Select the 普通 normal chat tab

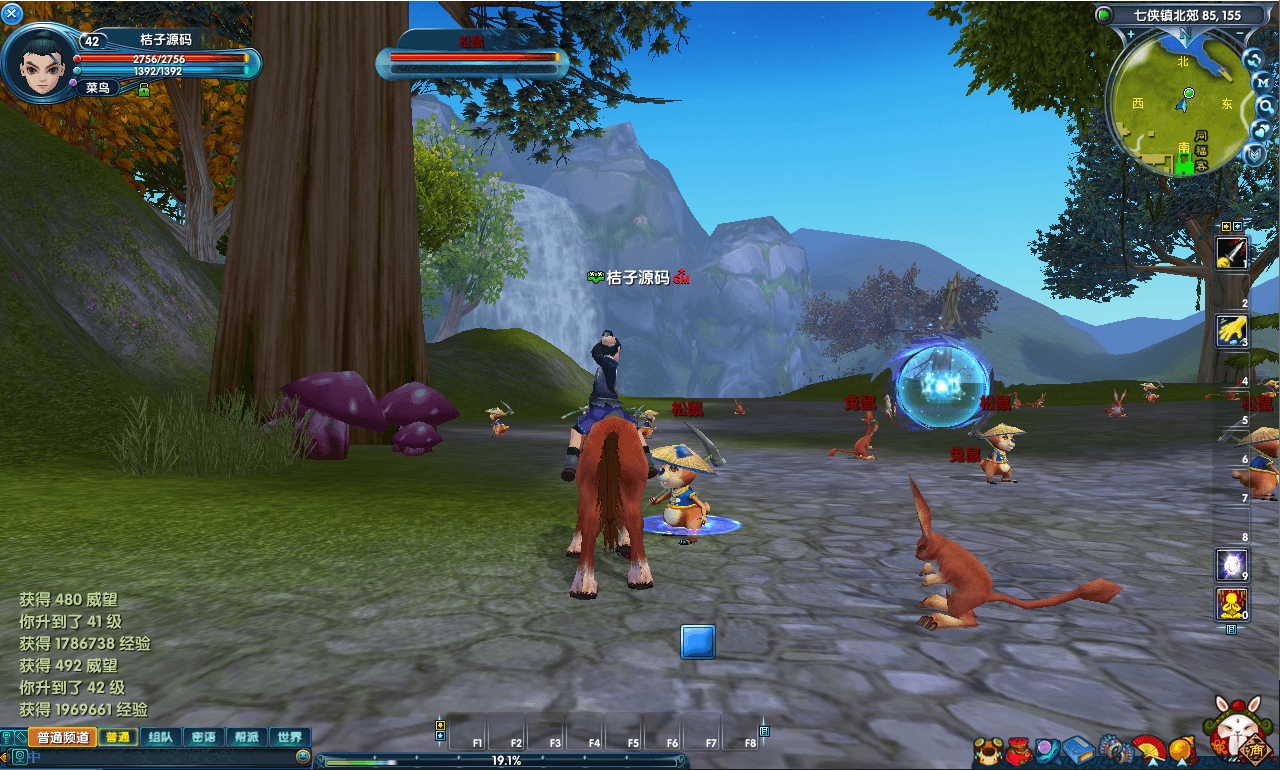[x=117, y=737]
